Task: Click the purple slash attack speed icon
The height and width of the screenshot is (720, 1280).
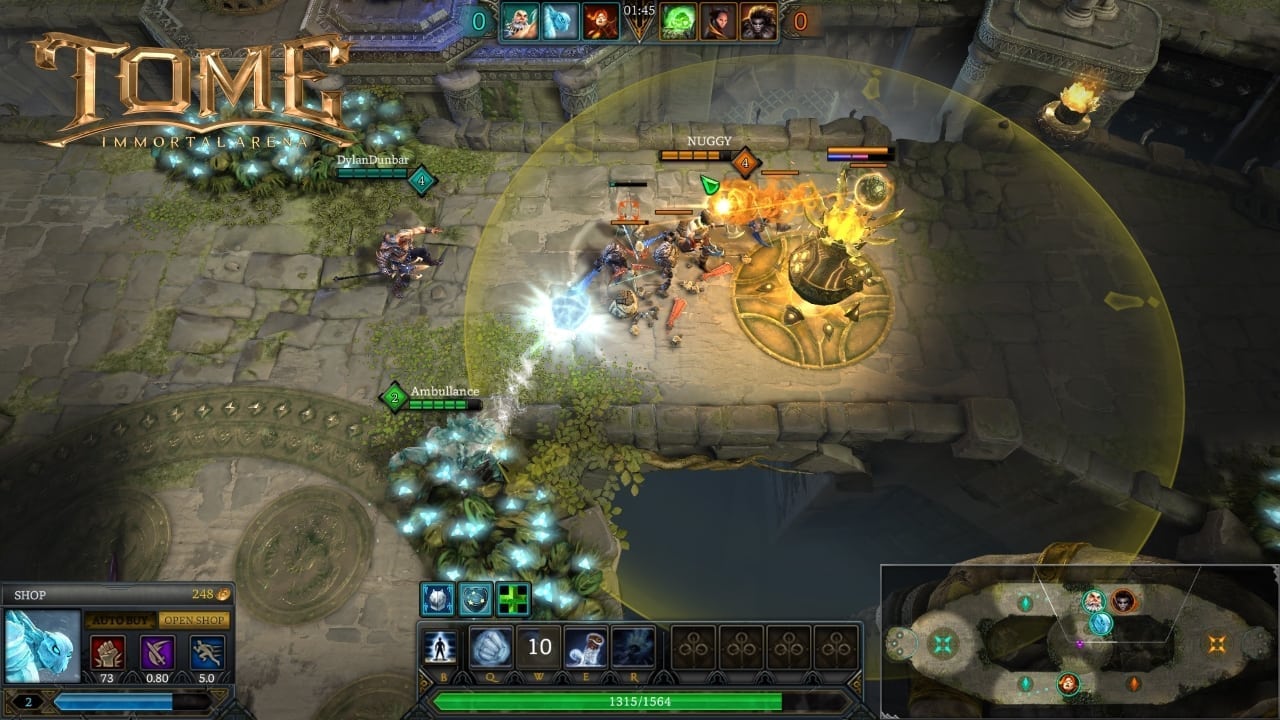Action: pos(157,652)
